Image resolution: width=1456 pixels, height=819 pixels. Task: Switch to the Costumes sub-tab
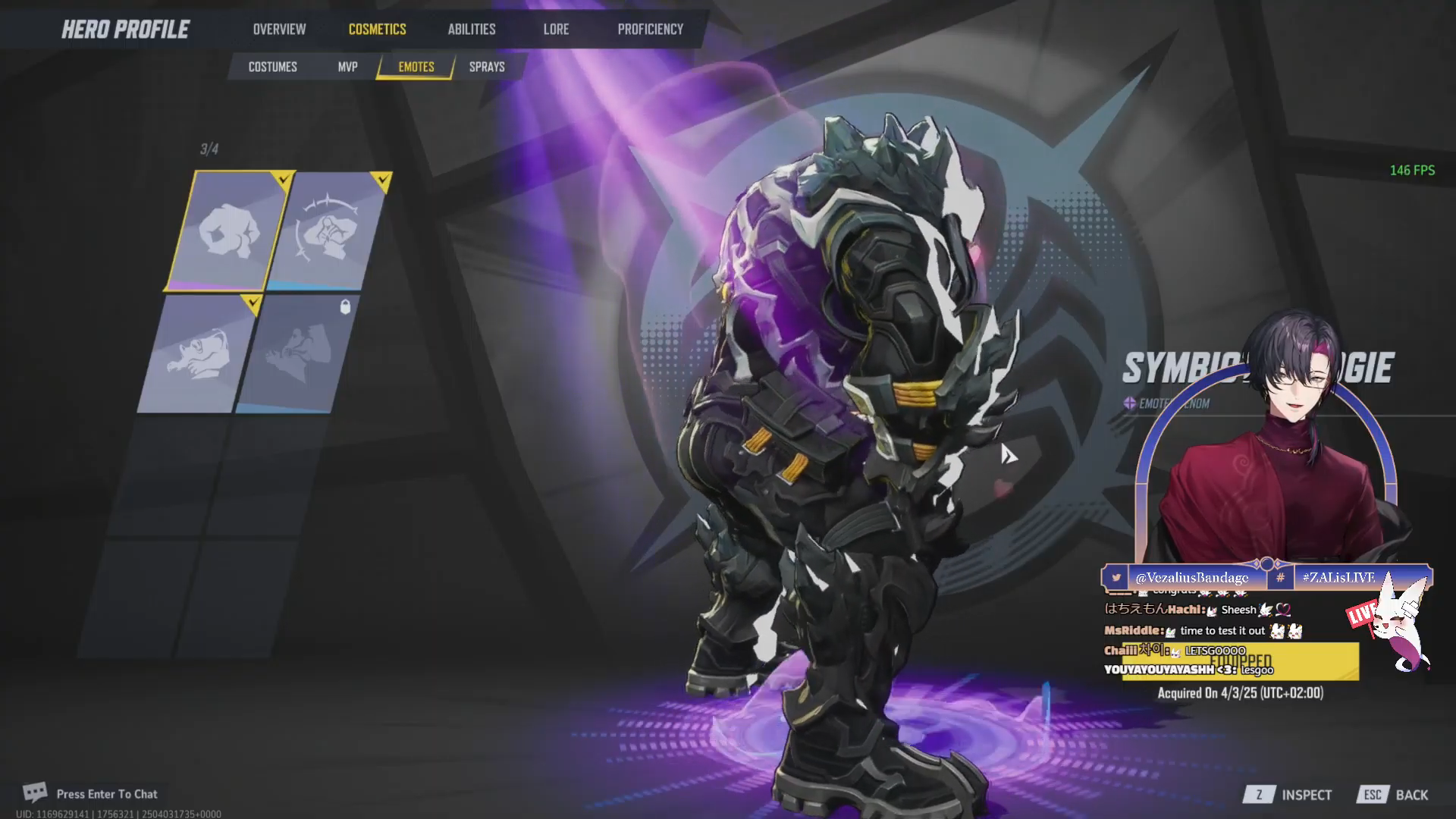[272, 67]
